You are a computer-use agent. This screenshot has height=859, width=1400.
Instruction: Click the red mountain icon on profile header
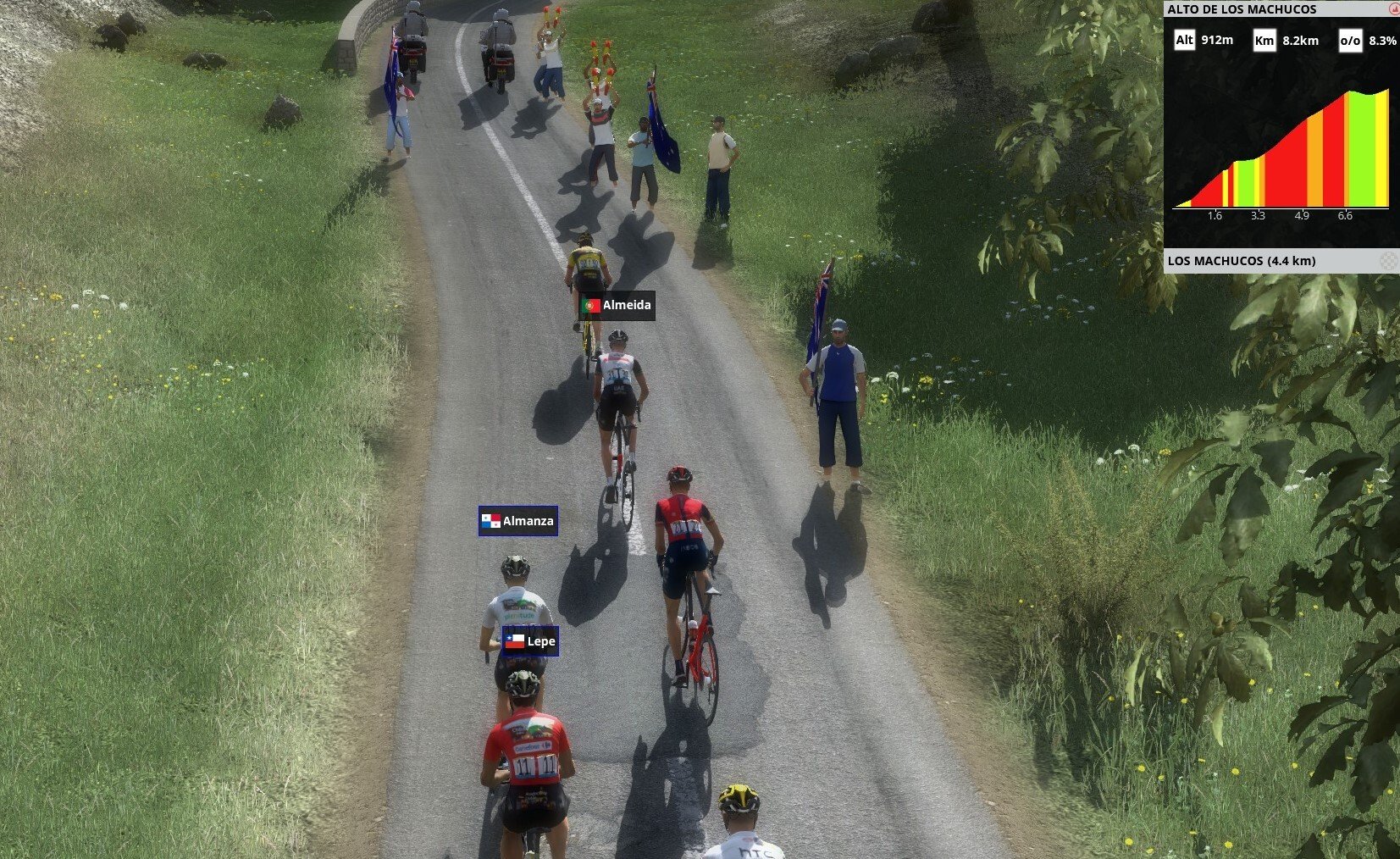1393,9
